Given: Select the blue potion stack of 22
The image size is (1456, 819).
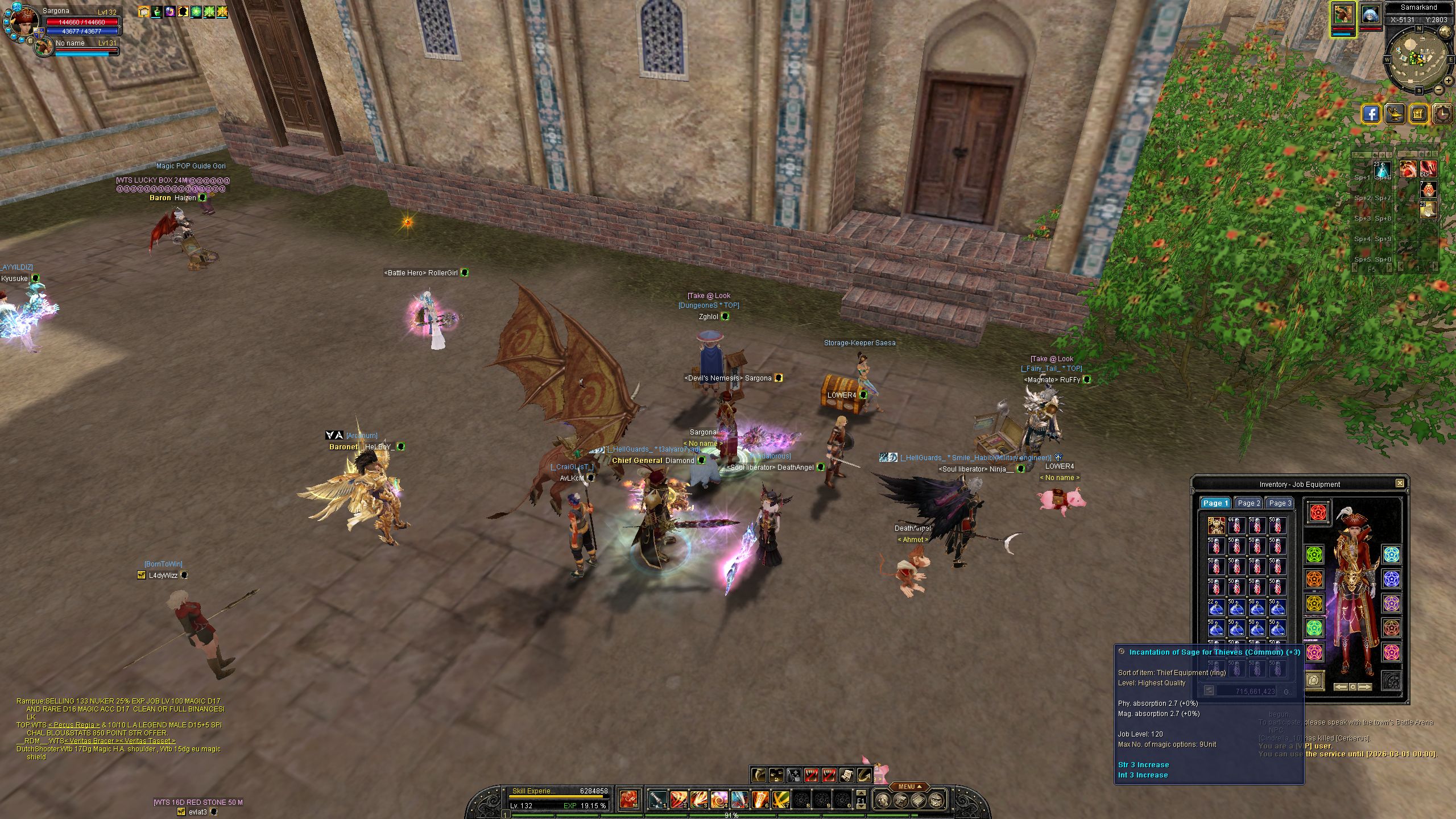Looking at the screenshot, I should pyautogui.click(x=1216, y=607).
